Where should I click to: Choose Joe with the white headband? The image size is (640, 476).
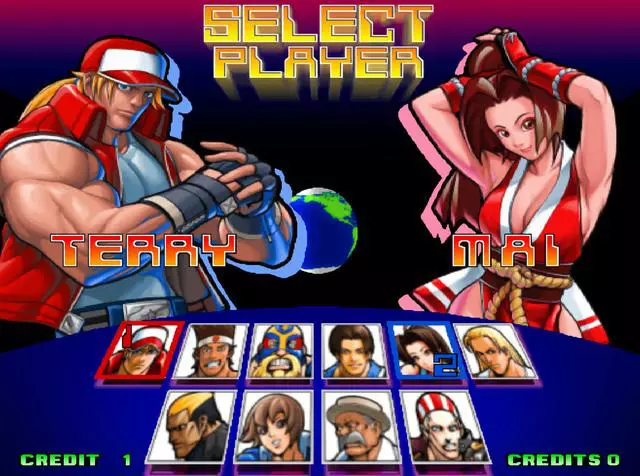[212, 350]
